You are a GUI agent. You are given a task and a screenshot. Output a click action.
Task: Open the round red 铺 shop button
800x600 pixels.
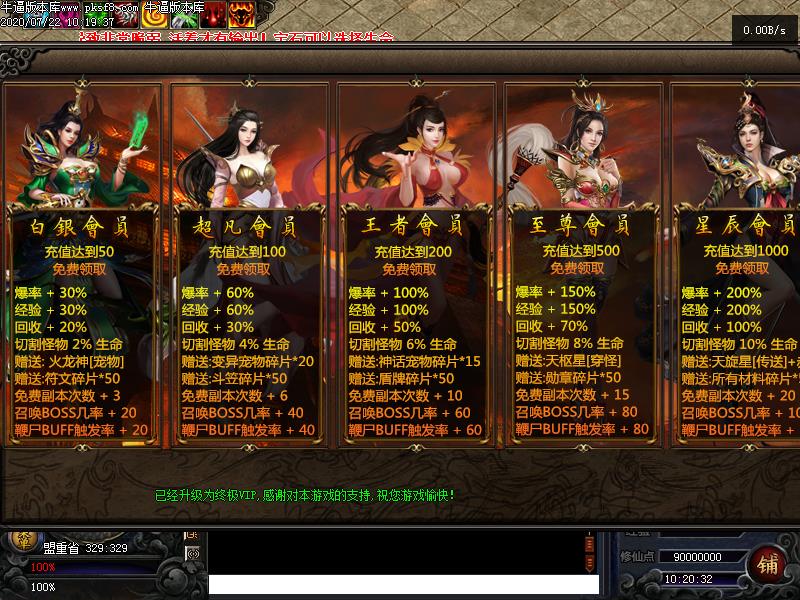[767, 565]
